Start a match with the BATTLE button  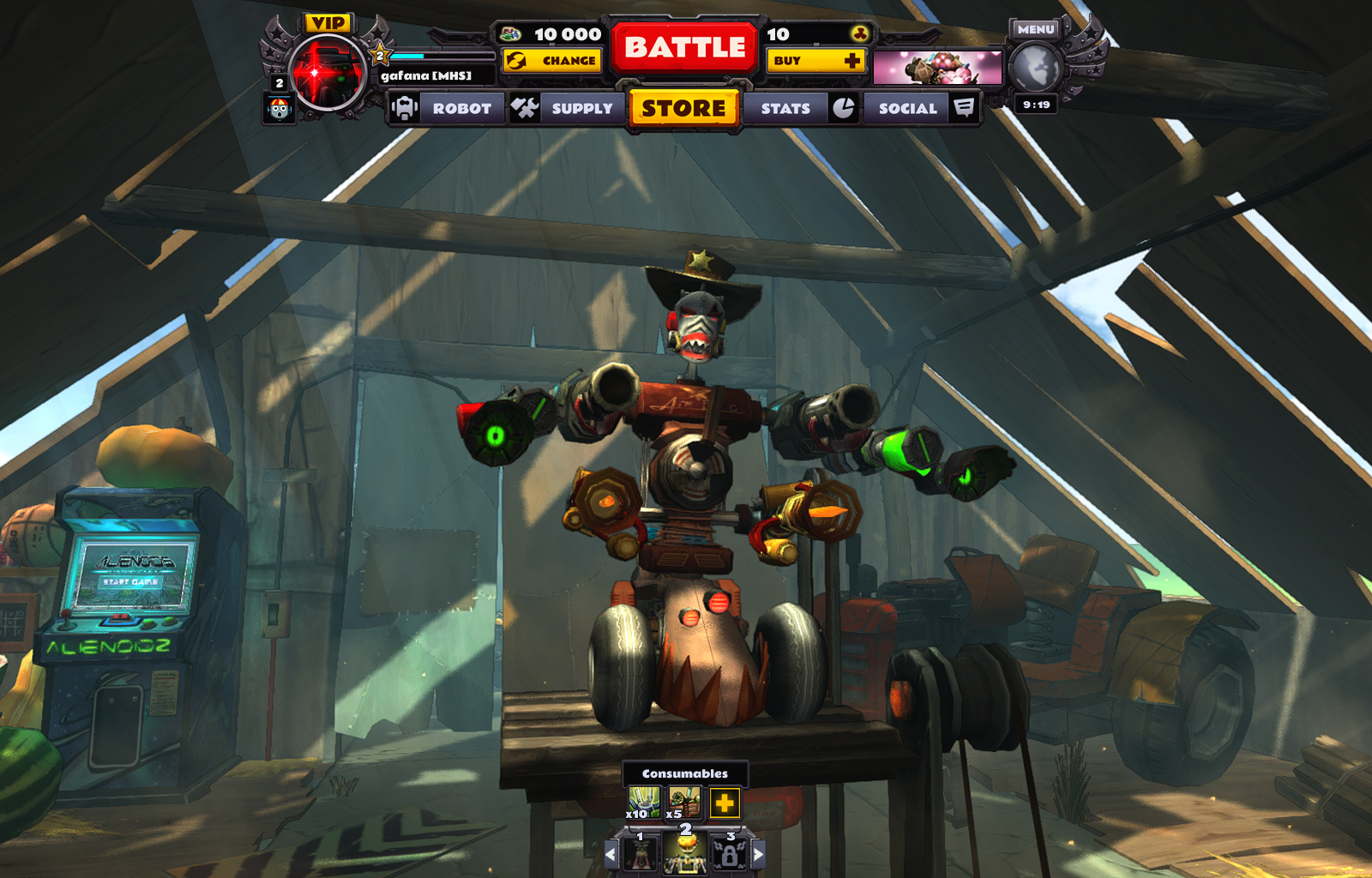click(684, 47)
